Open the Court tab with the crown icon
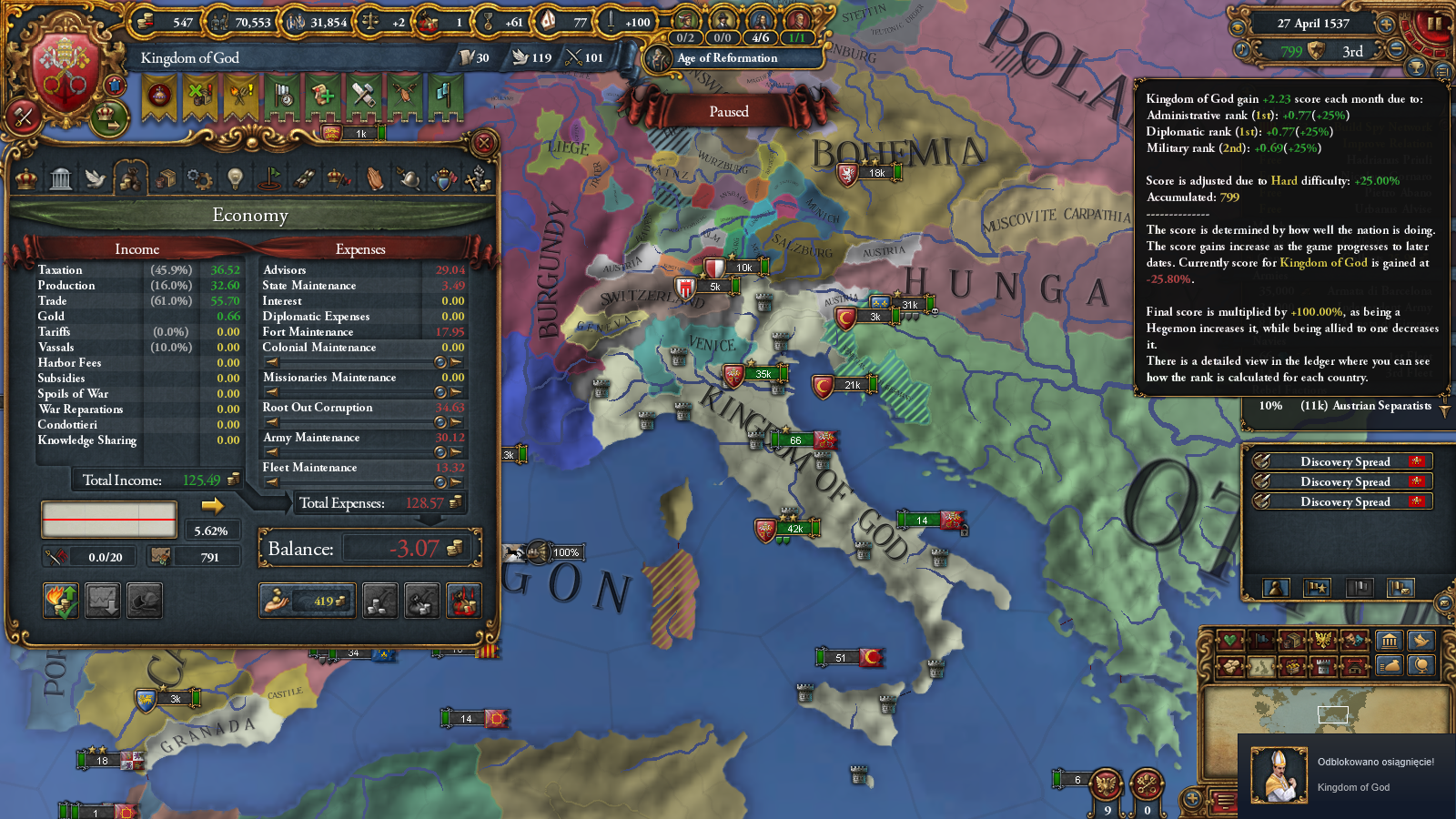The width and height of the screenshot is (1456, 819). click(26, 178)
